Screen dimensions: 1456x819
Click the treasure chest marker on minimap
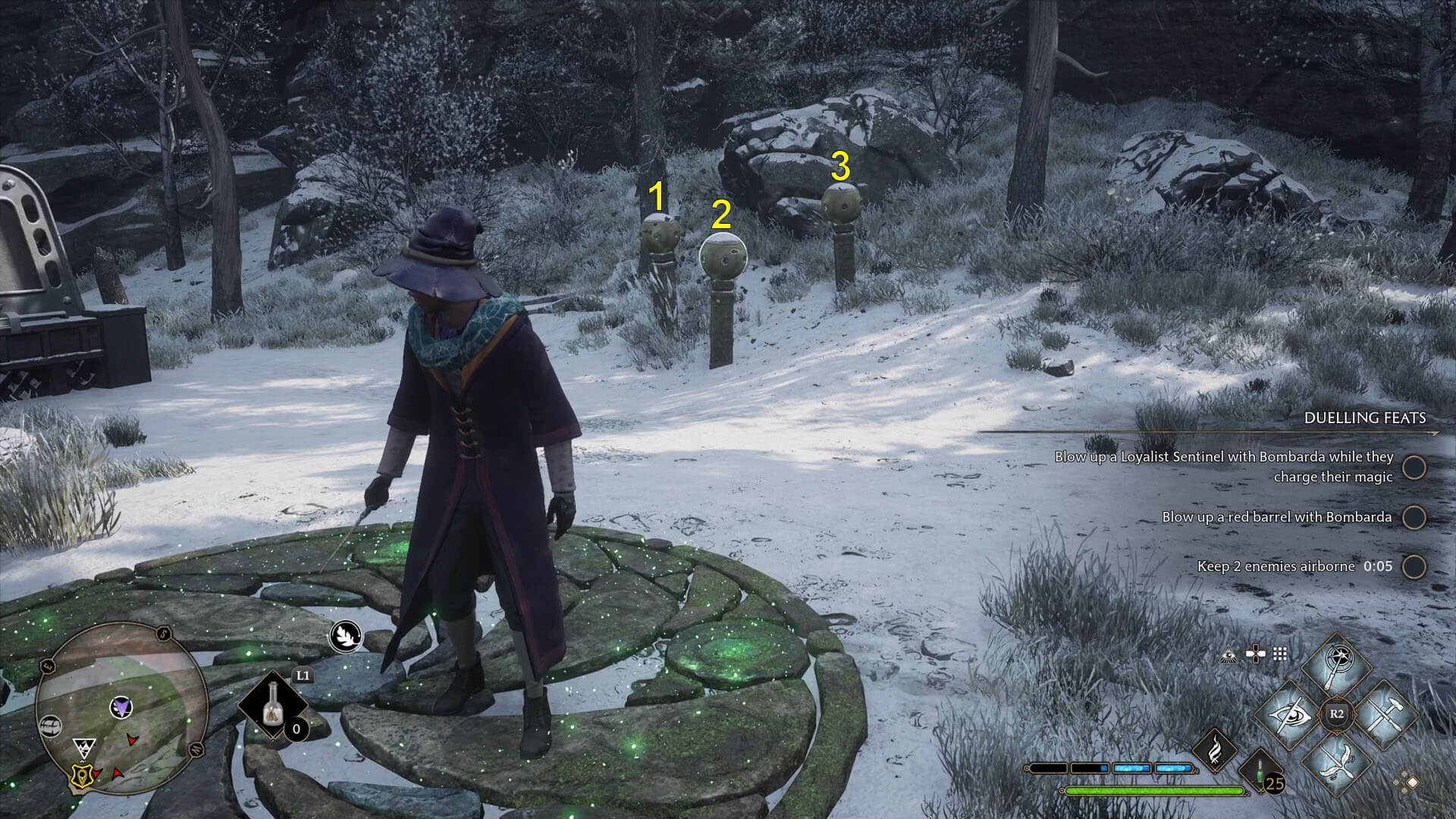pos(51,726)
